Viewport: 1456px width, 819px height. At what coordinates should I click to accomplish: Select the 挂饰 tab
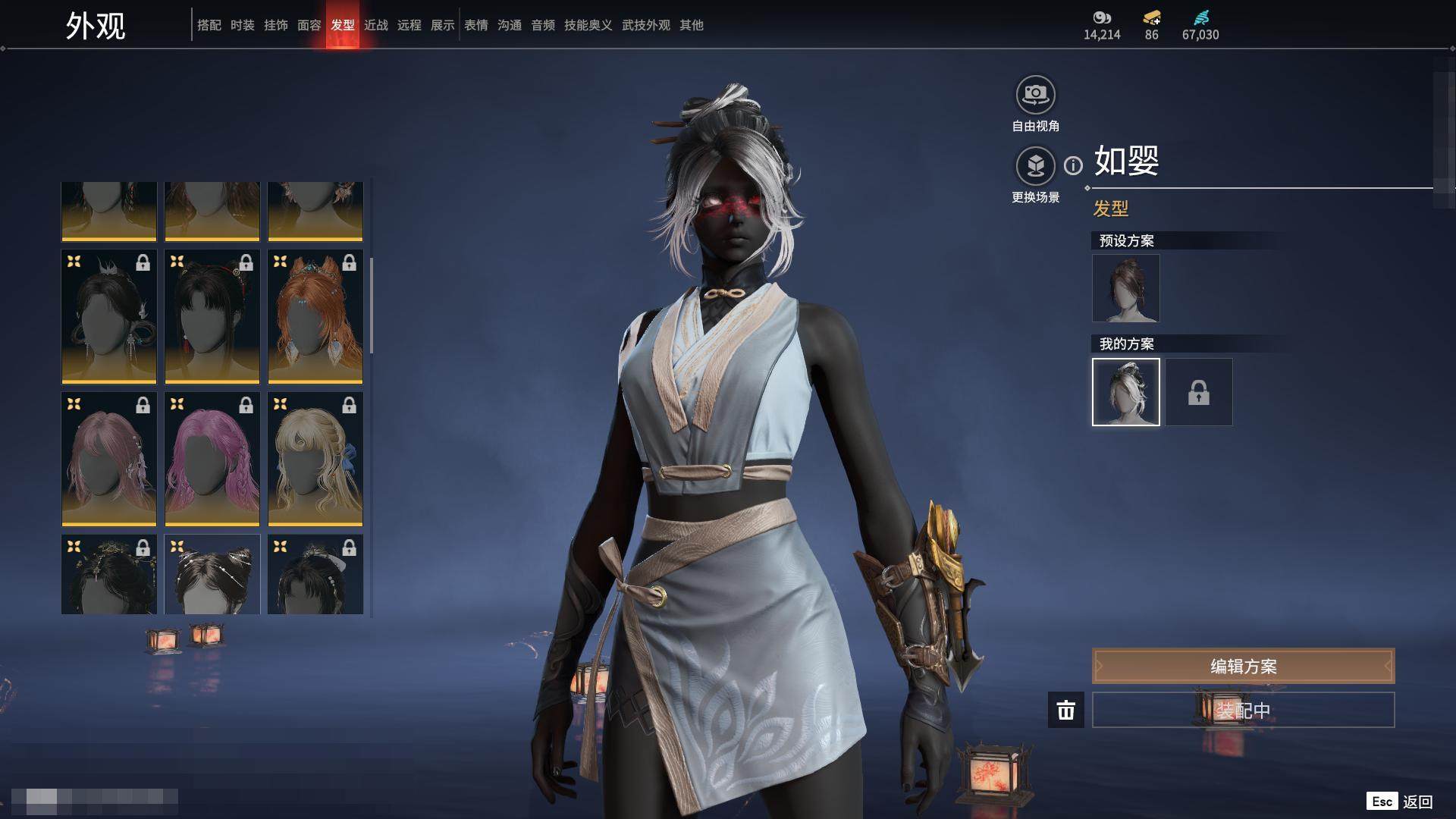[x=276, y=25]
